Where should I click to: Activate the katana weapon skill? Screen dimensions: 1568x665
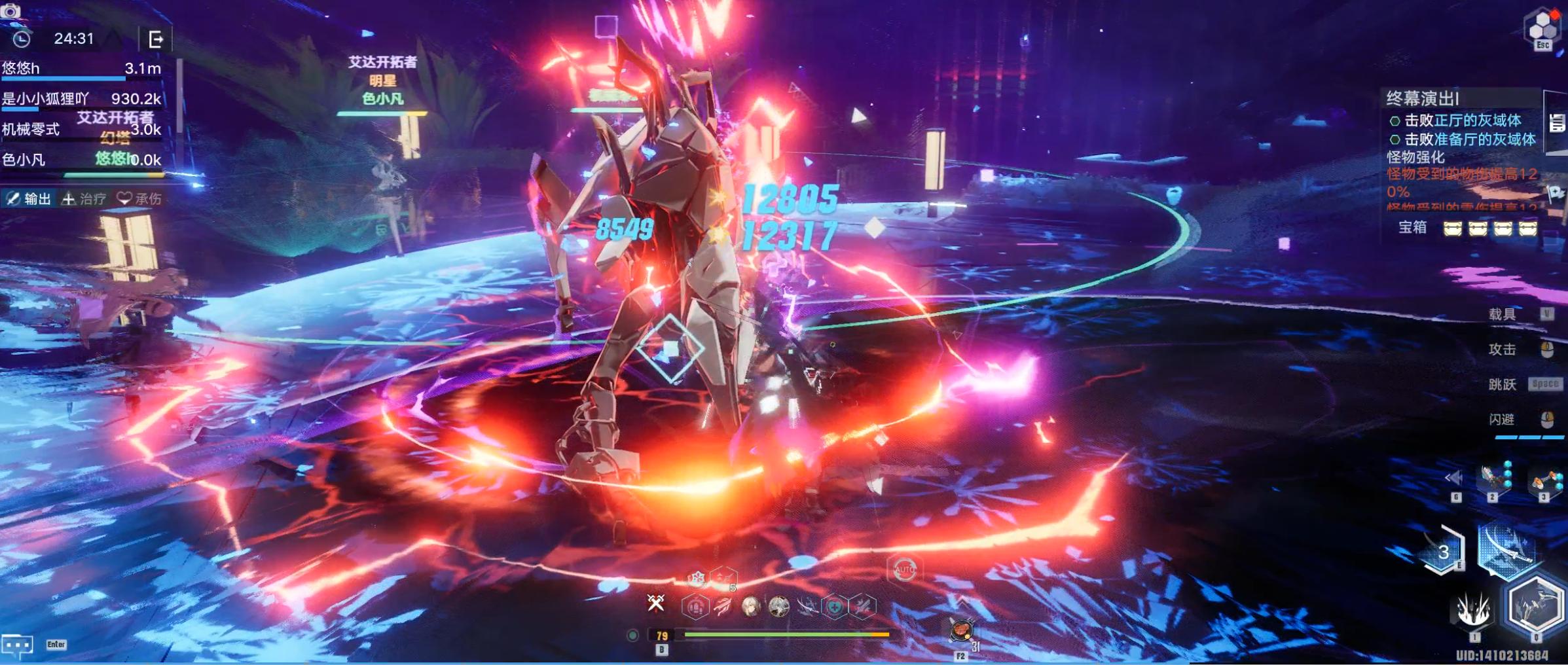(1506, 550)
